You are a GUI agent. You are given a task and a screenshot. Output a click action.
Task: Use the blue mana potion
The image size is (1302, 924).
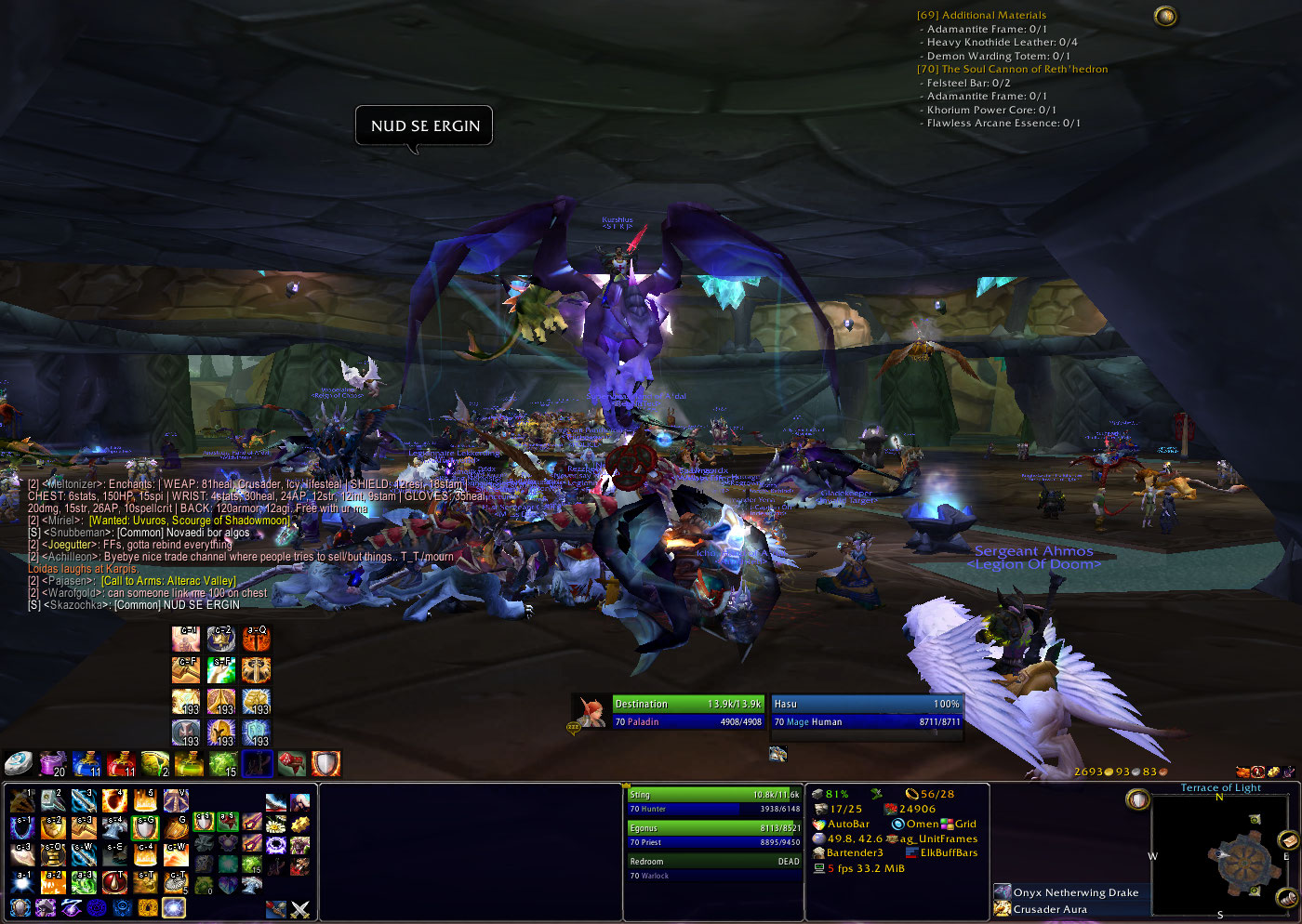pyautogui.click(x=86, y=764)
